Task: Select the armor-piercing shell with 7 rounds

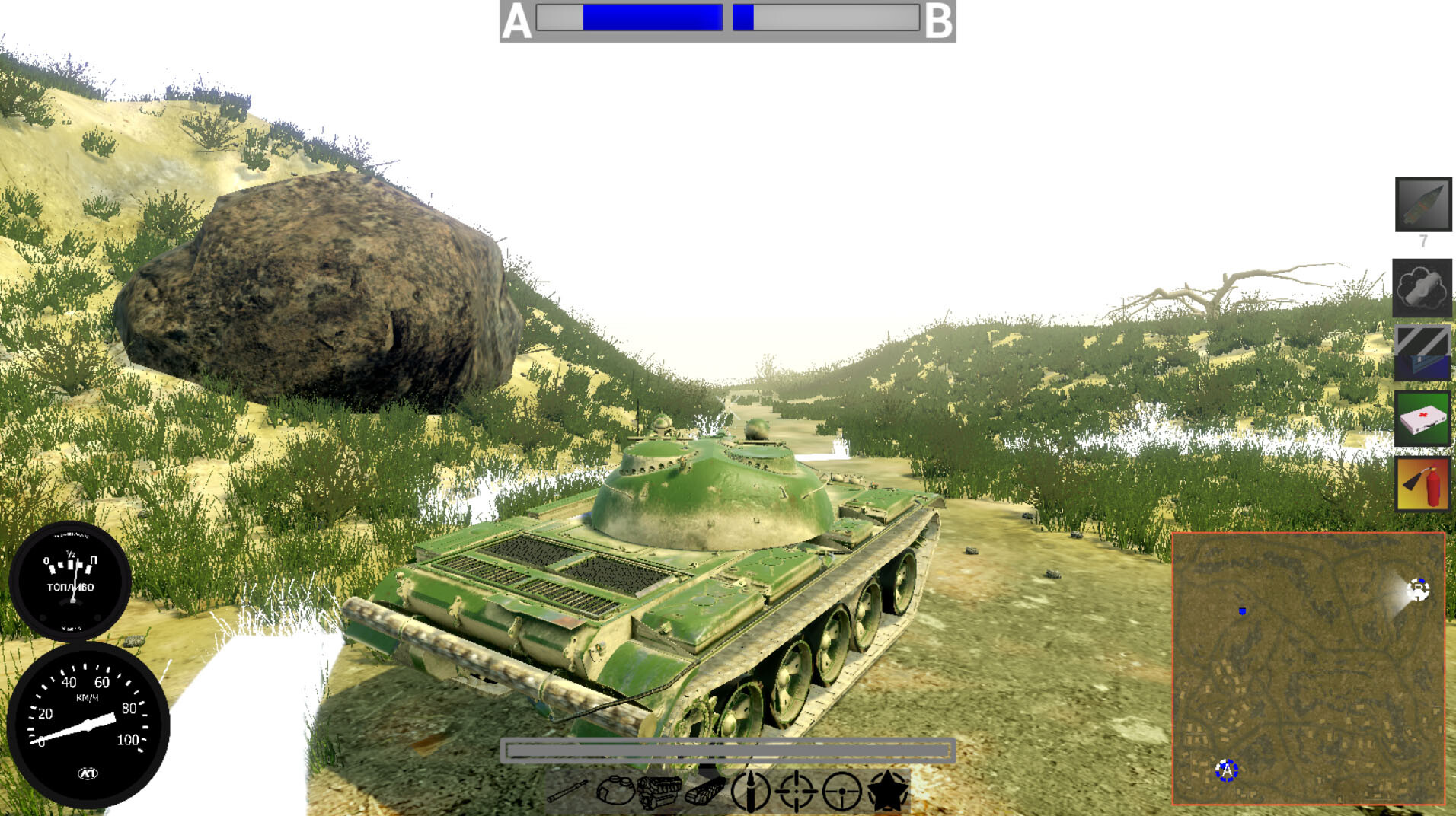Action: 1422,206
